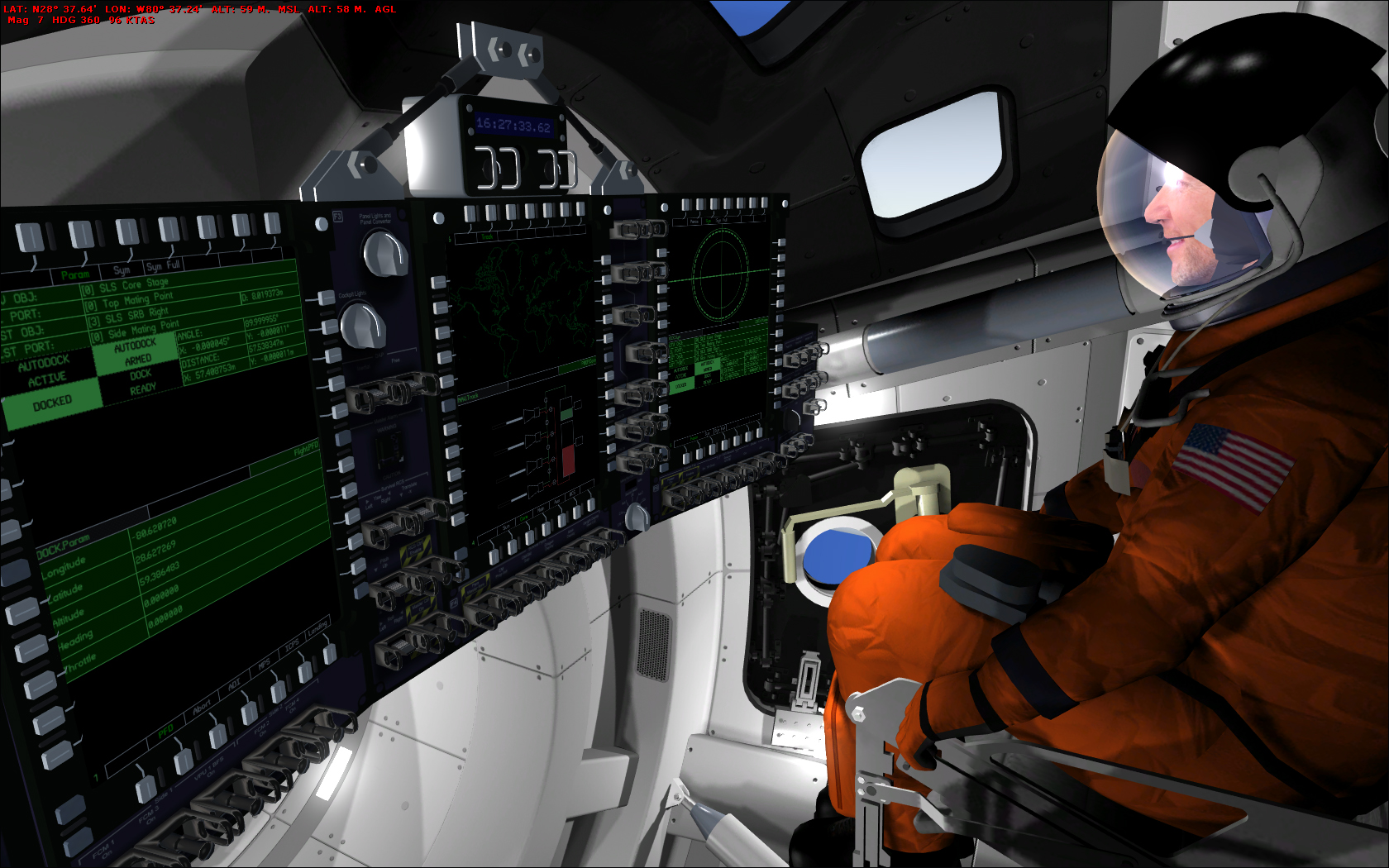Select the PFD display mode softkey

[165, 732]
